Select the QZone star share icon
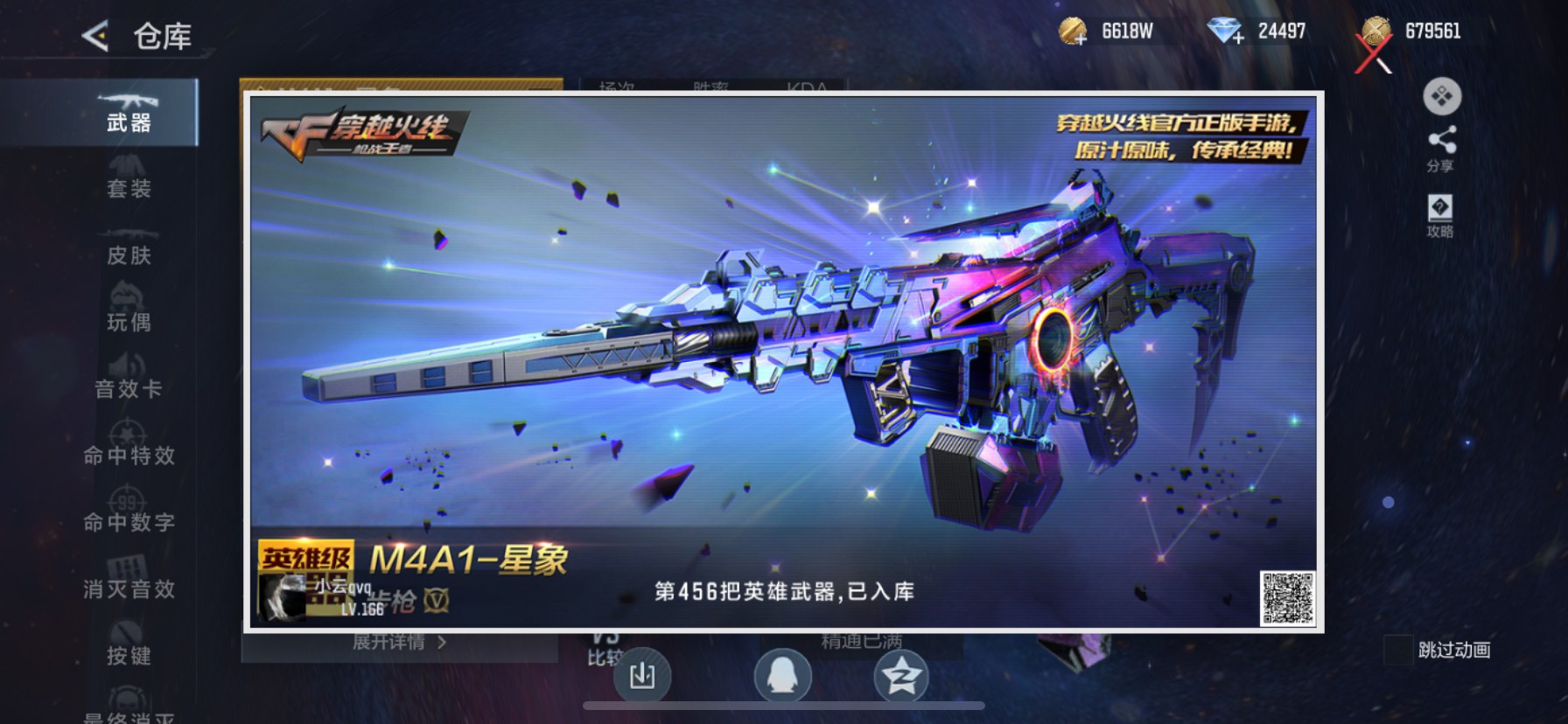Viewport: 1568px width, 724px height. click(x=901, y=676)
